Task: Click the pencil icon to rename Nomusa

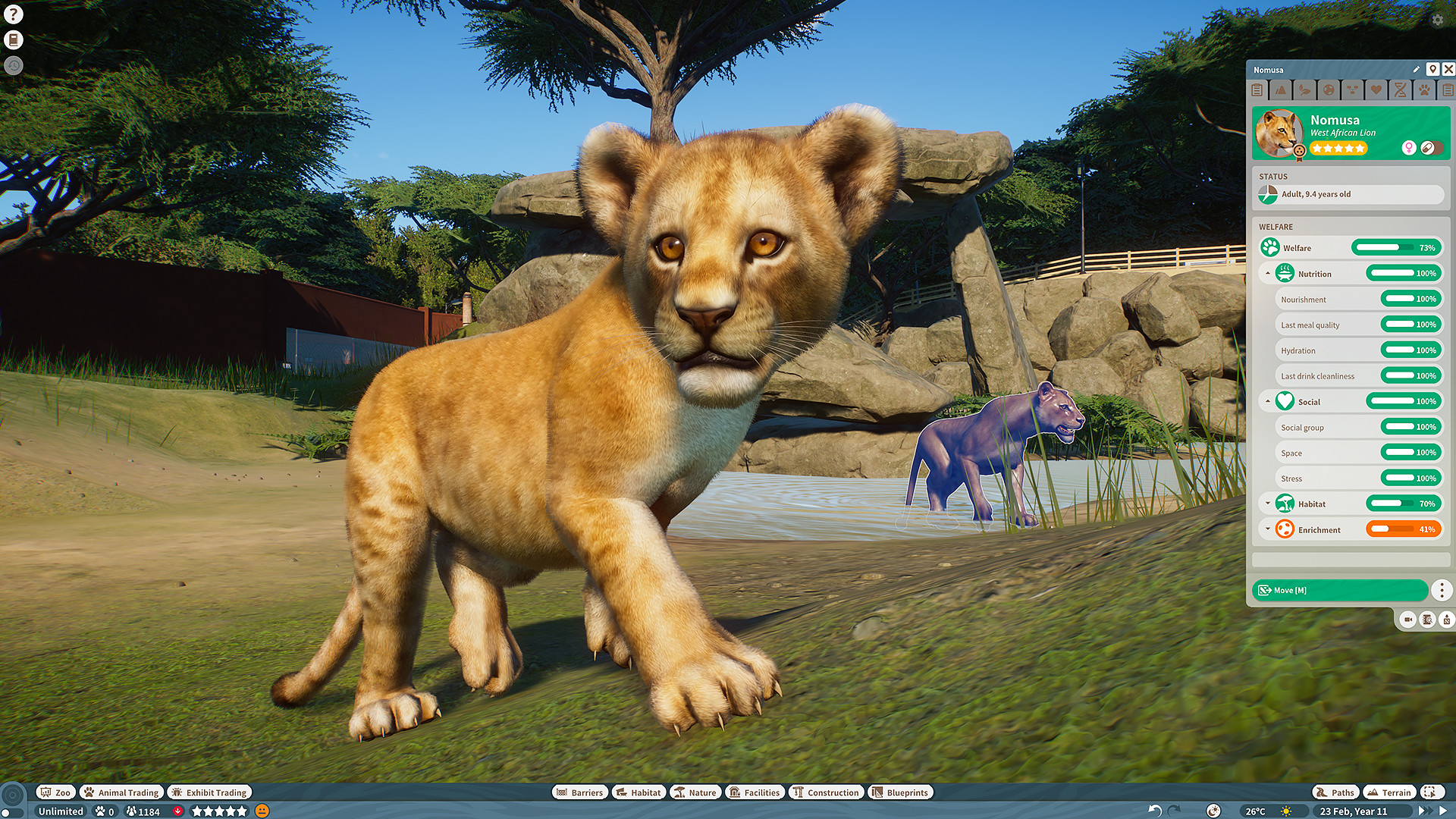Action: [1416, 69]
